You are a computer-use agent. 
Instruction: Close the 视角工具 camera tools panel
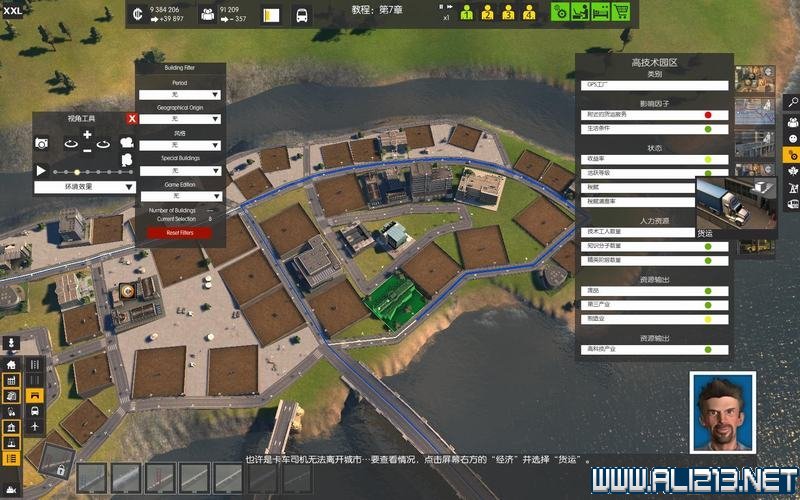click(132, 118)
